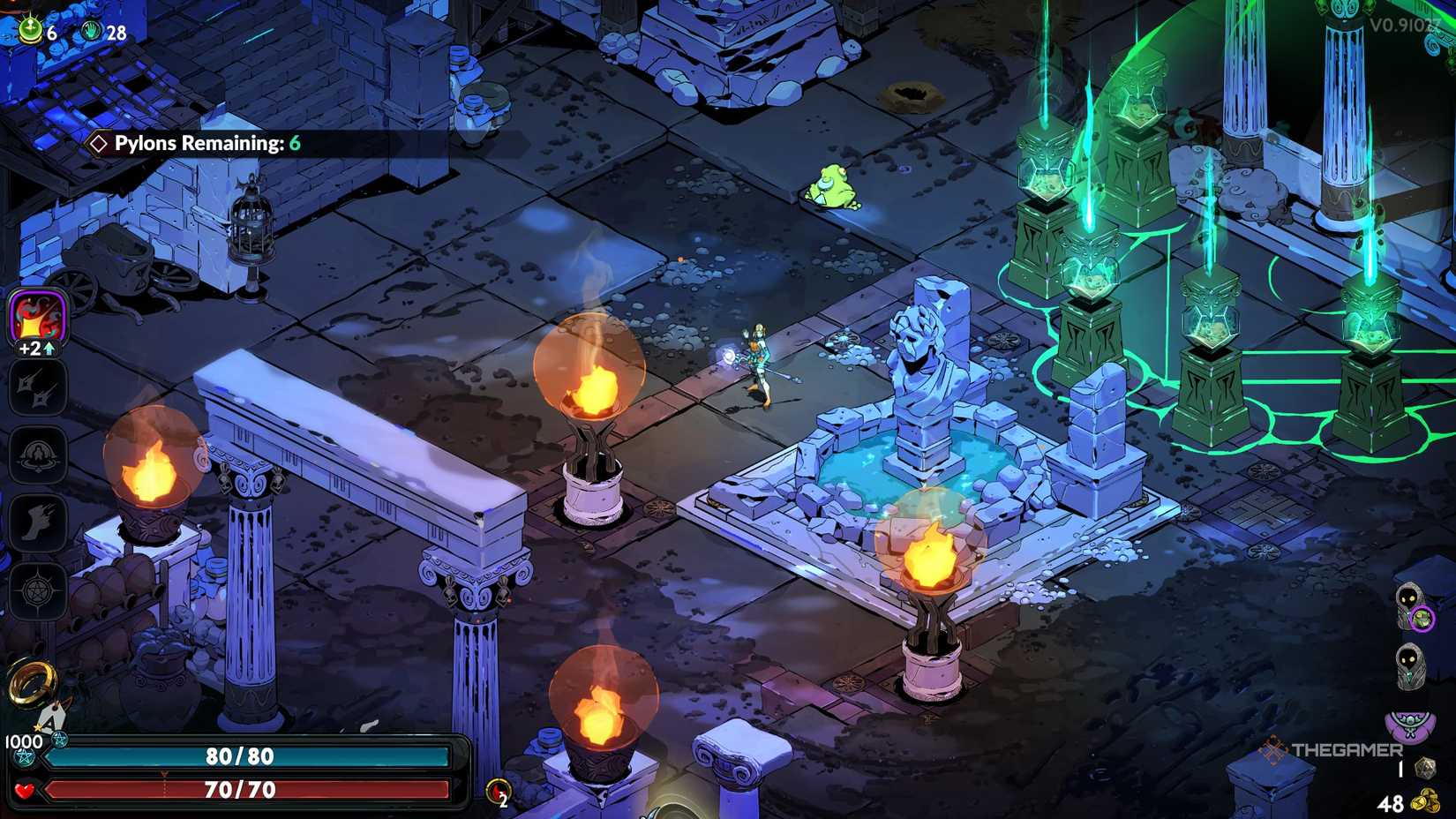The width and height of the screenshot is (1456, 819).
Task: Click the Death Defiance counter icon
Action: tap(499, 791)
